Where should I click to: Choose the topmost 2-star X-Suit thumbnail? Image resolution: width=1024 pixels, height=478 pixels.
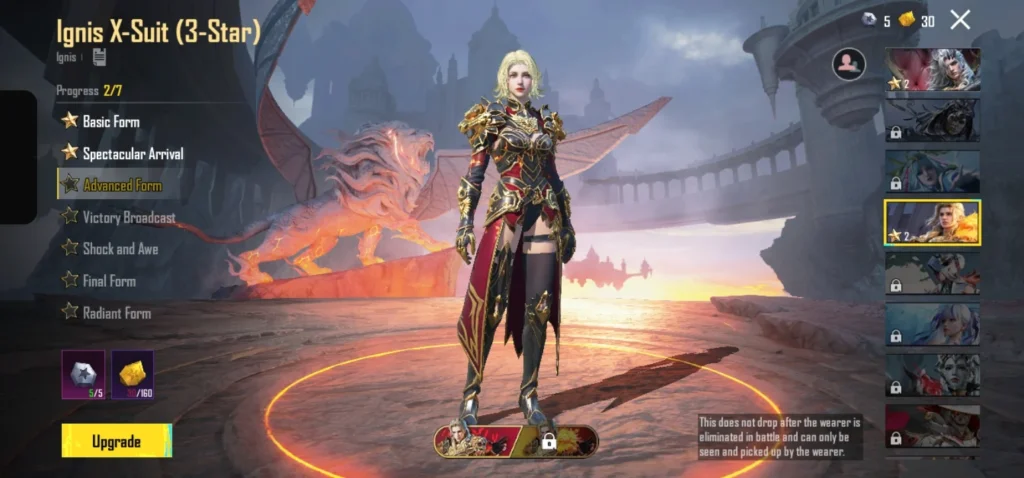point(932,70)
